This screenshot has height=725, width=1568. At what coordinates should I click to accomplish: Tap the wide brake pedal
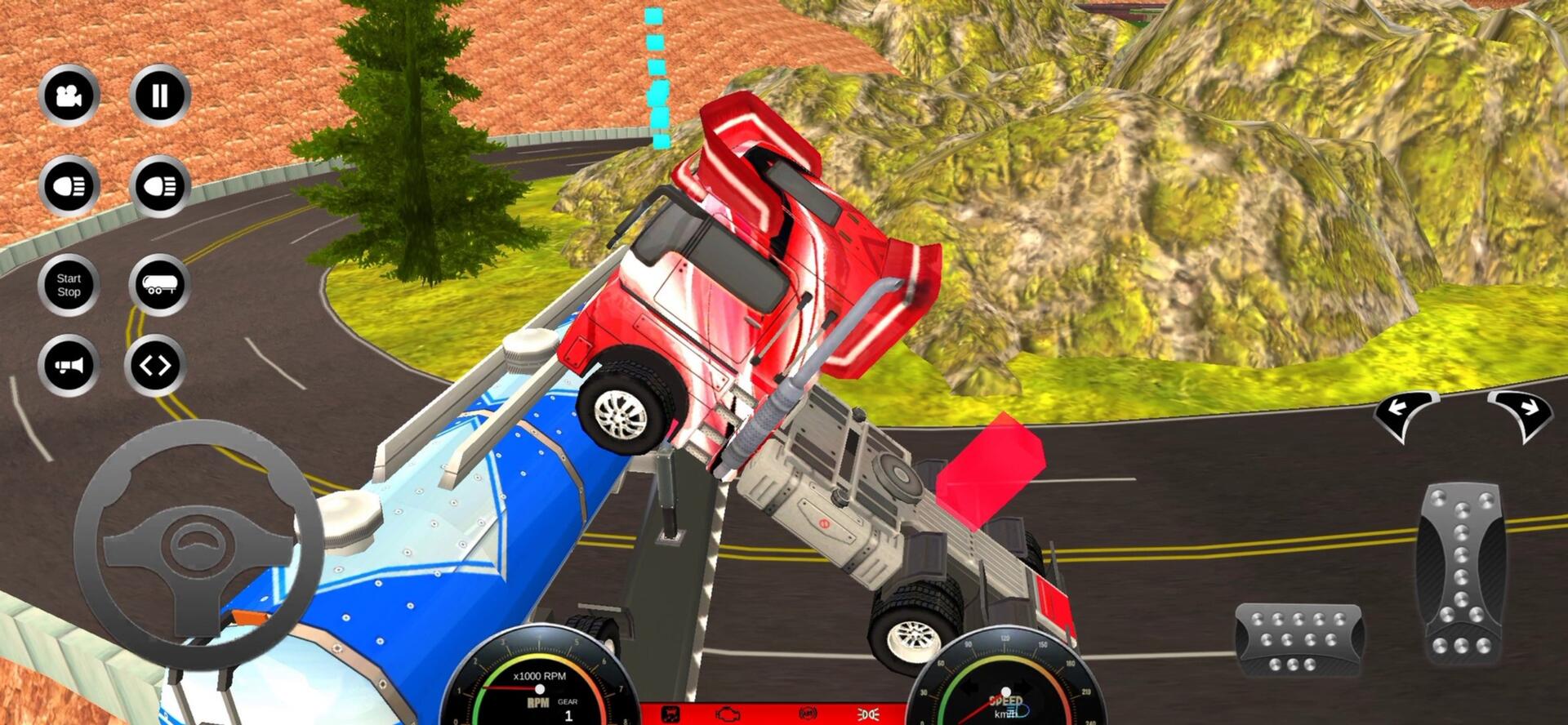point(1298,641)
